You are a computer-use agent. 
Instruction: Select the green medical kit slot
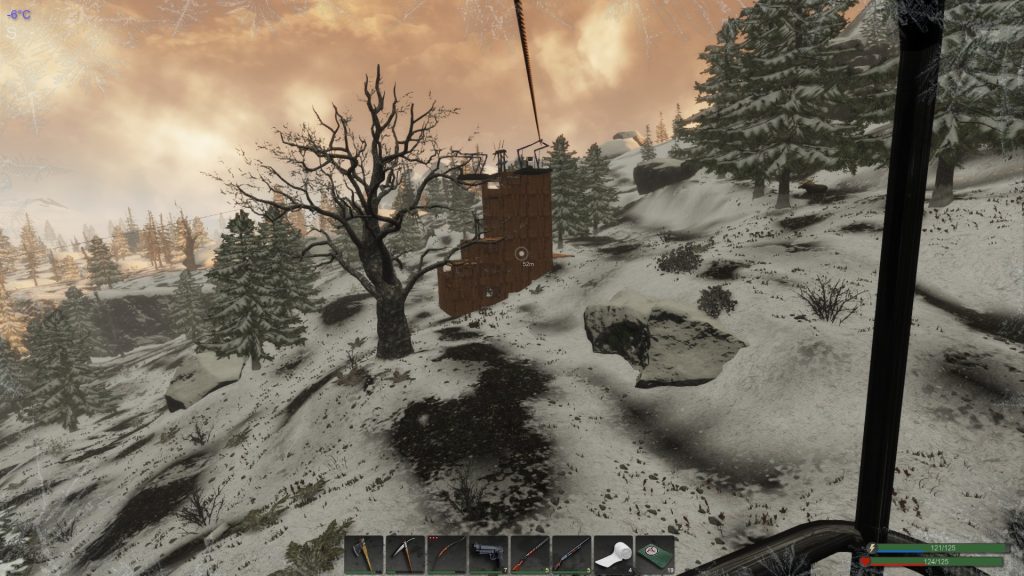pos(655,554)
